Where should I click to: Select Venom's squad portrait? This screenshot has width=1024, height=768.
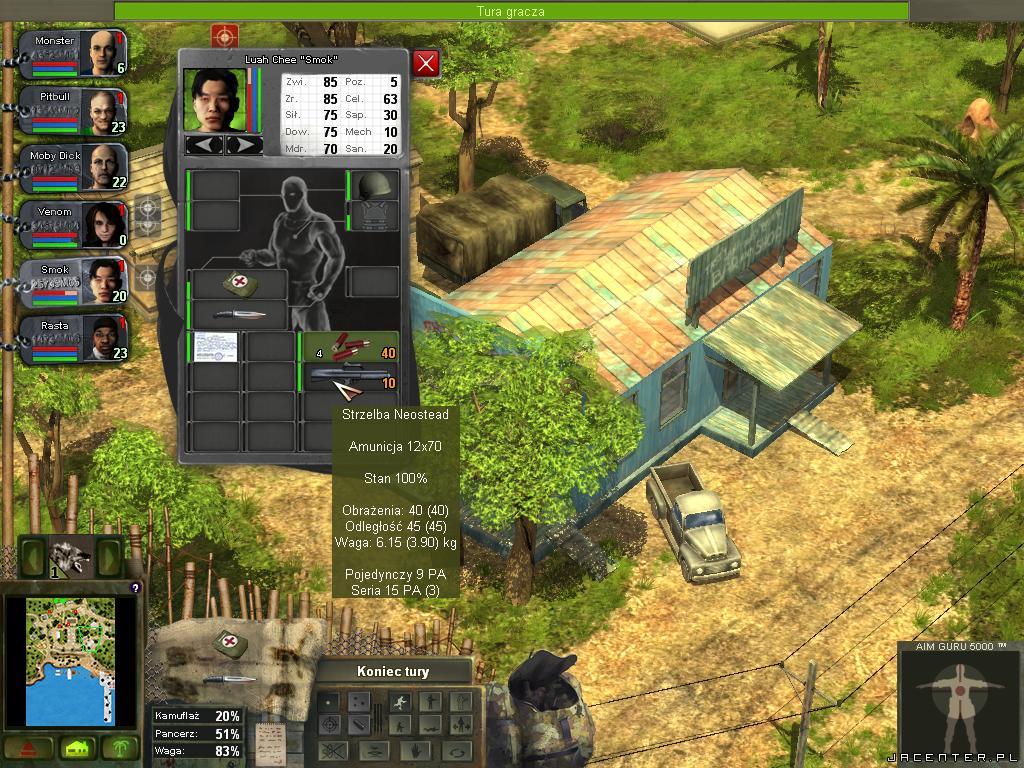pos(101,224)
